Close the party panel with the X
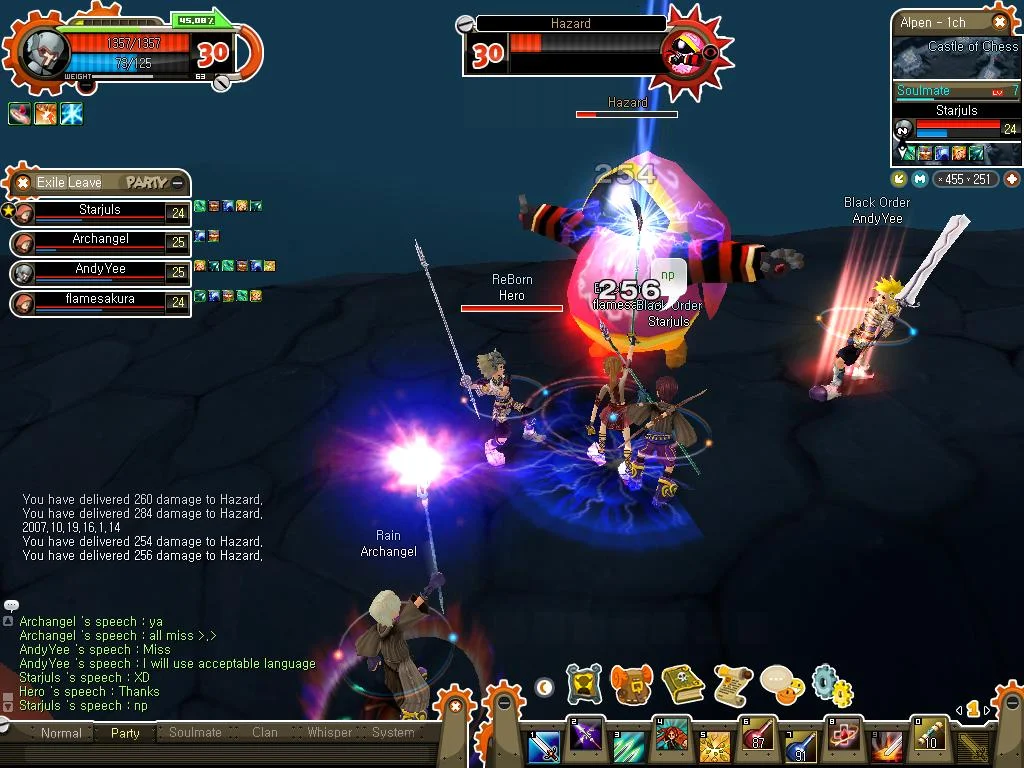 click(22, 183)
